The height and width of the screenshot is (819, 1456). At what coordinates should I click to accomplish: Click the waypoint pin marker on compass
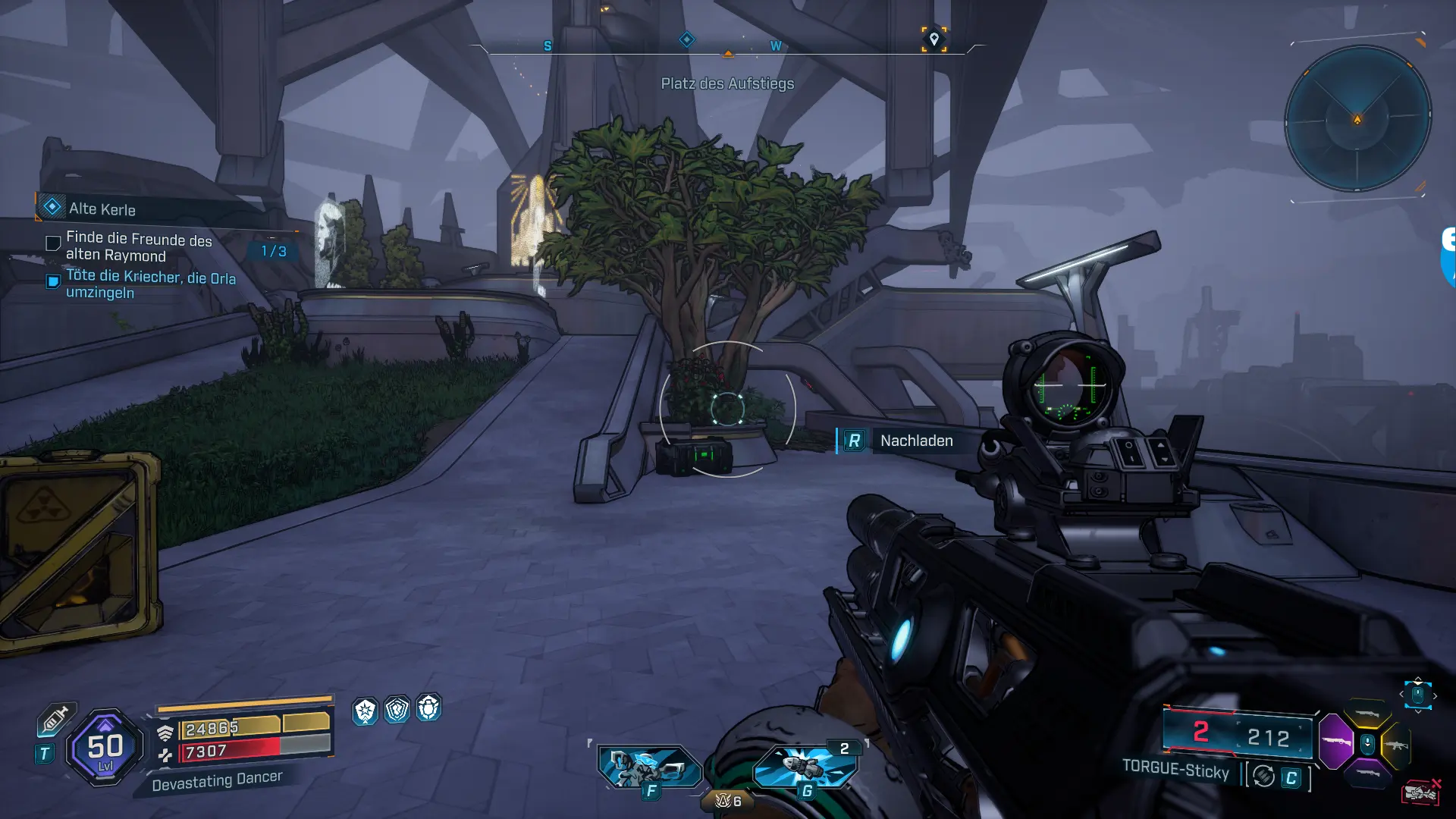[x=934, y=39]
